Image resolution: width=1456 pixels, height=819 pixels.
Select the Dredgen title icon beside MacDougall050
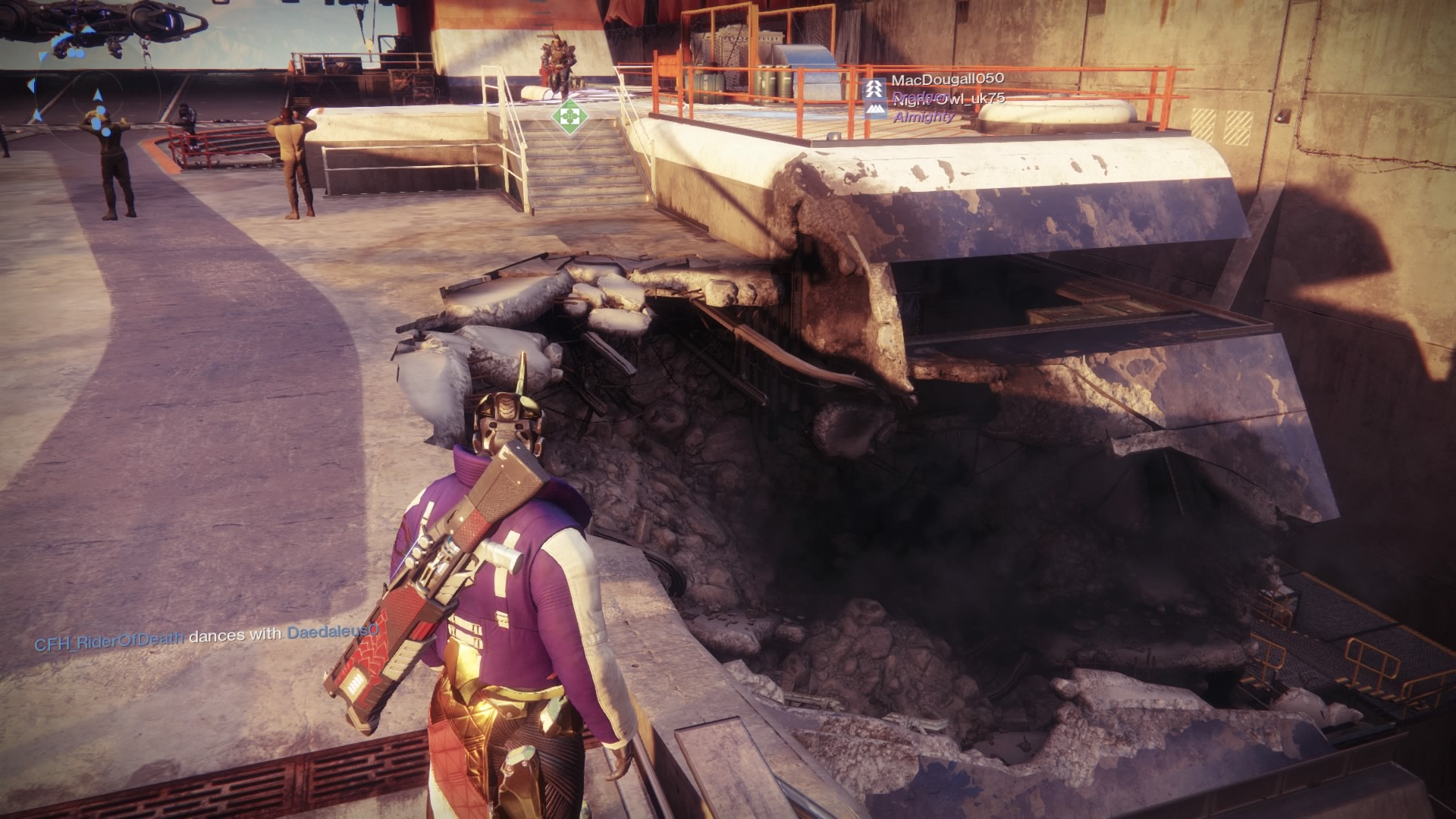873,88
